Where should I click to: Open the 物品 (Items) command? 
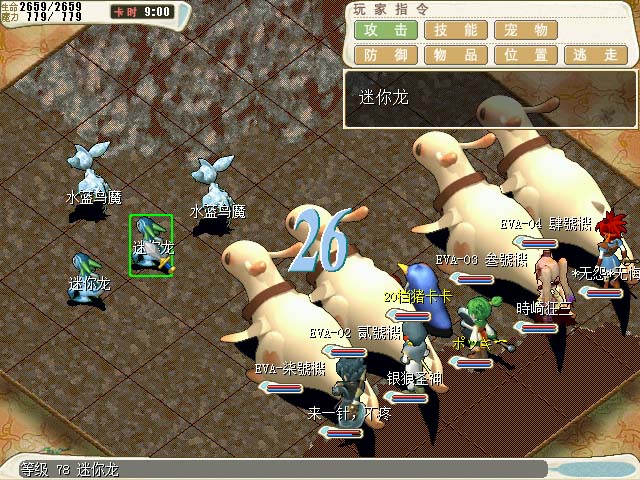click(455, 56)
